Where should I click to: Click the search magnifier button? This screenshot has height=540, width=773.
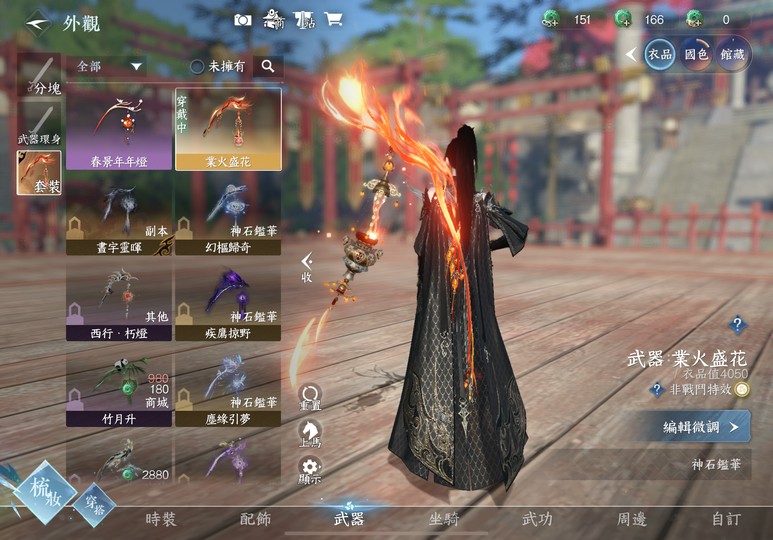[x=267, y=66]
